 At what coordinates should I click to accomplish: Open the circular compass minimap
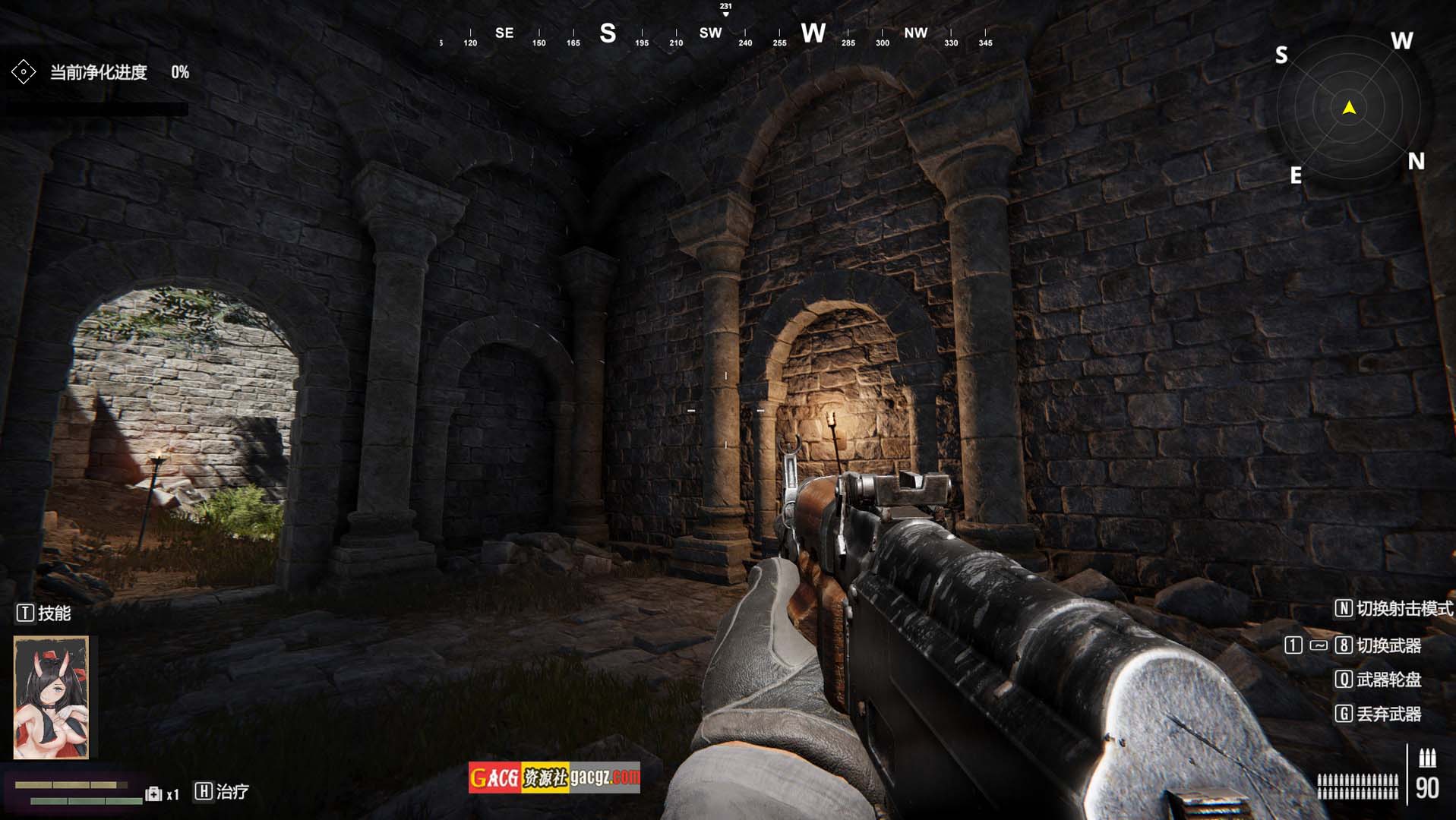(x=1349, y=109)
